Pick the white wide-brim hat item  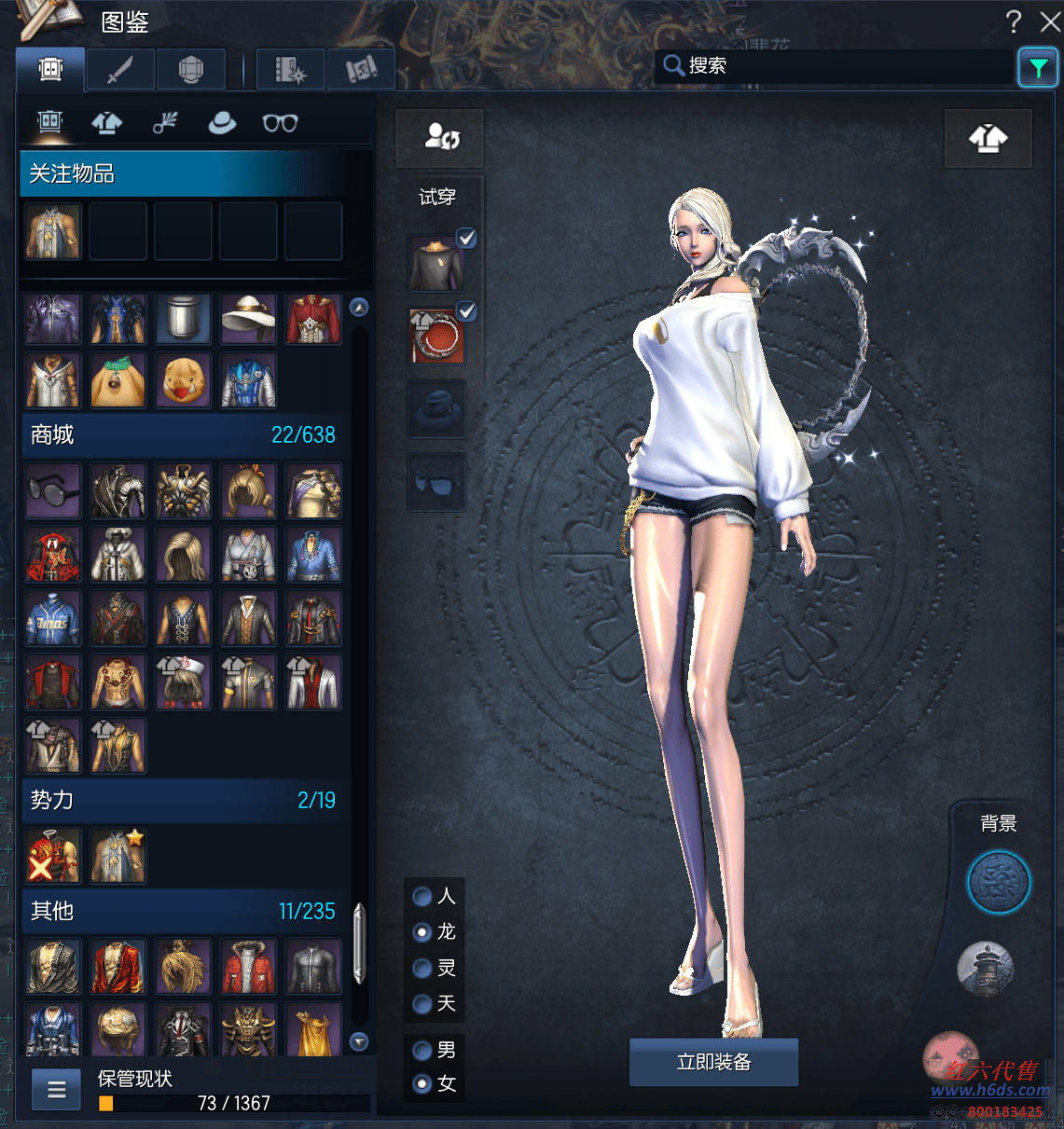(x=248, y=319)
